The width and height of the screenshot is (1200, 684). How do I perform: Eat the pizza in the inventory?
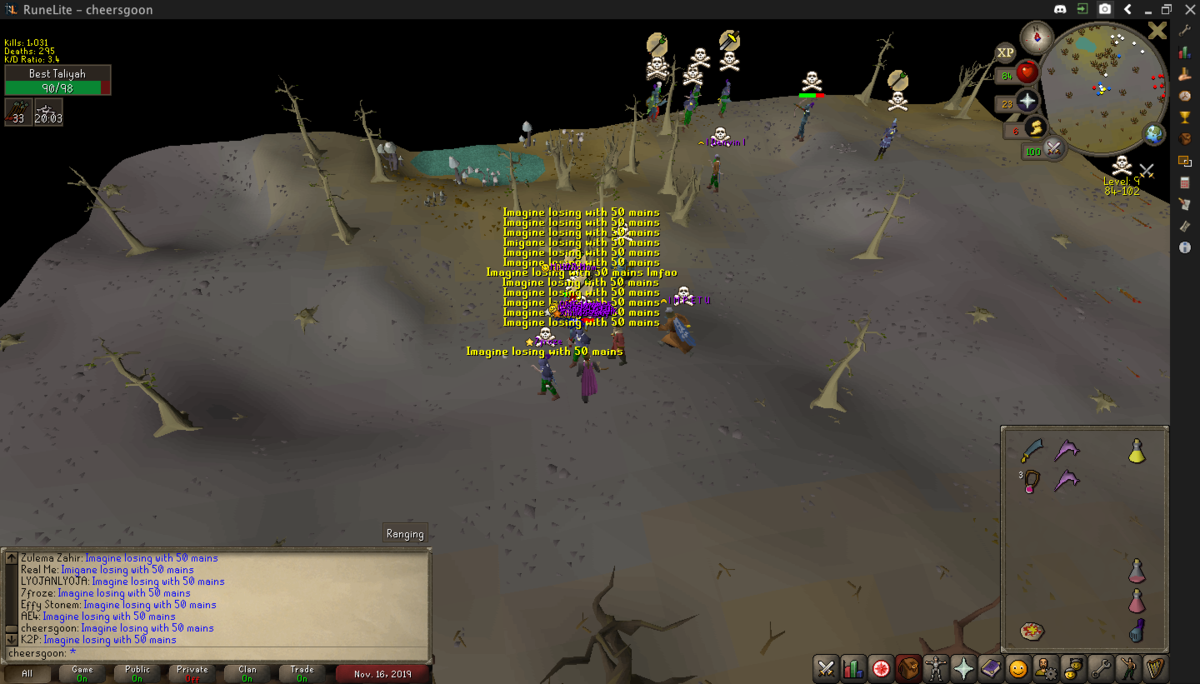click(1032, 632)
